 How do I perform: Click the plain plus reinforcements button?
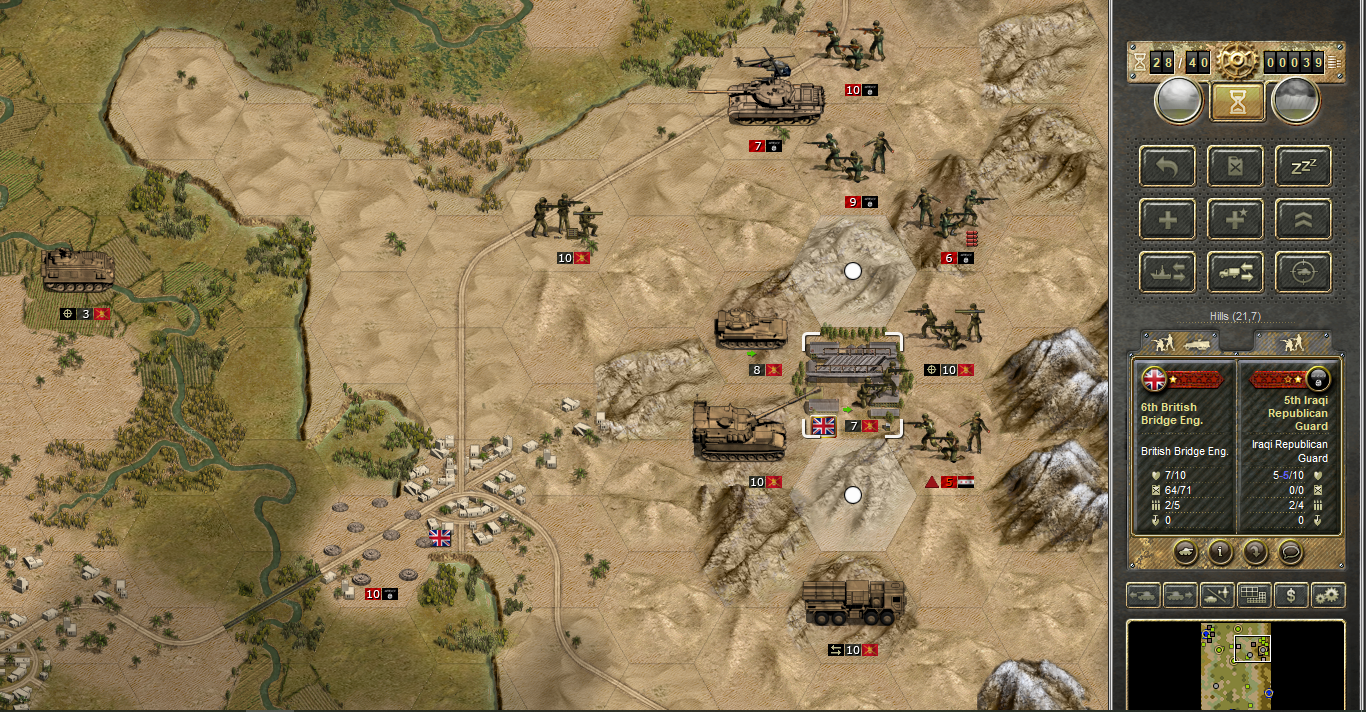point(1168,219)
